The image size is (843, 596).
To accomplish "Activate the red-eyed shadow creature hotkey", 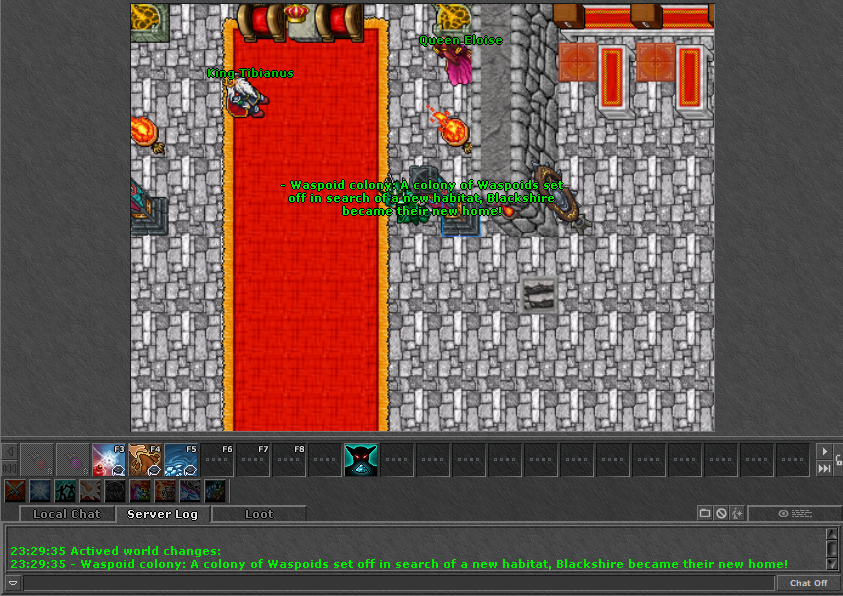I will [x=360, y=460].
